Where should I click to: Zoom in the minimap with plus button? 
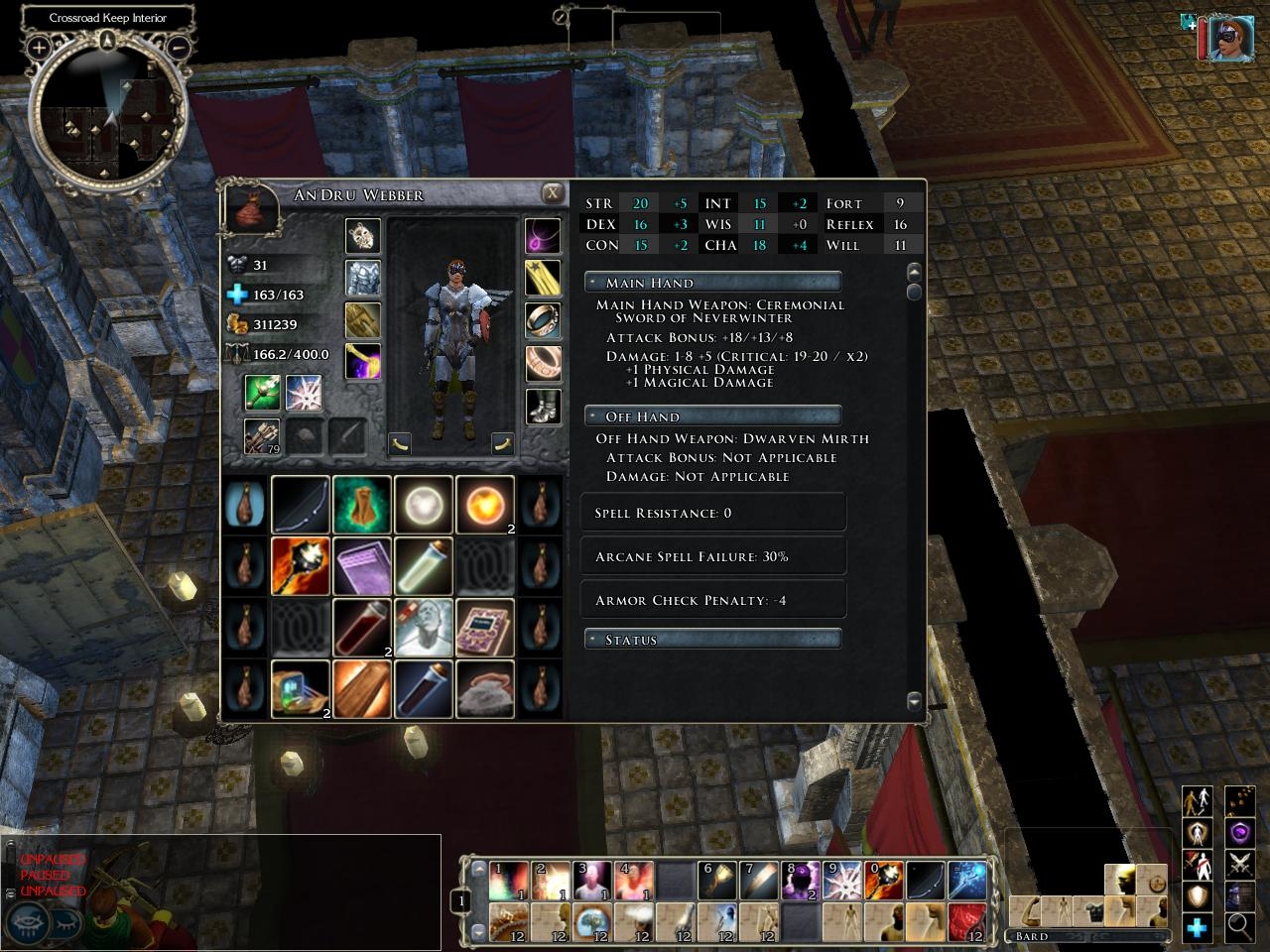(x=39, y=47)
